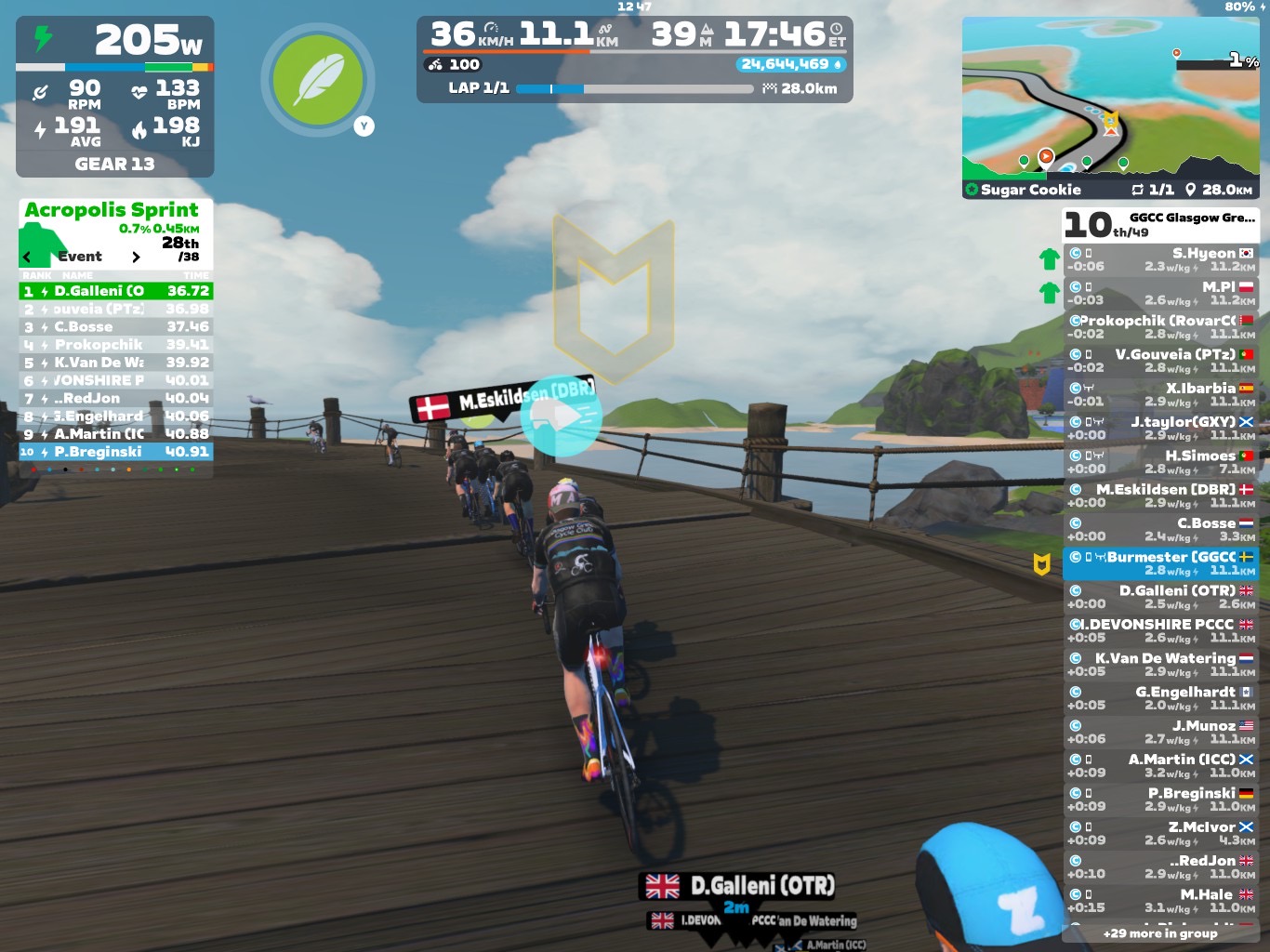Choose J.Munoz in the nearby riders list
This screenshot has height=952, width=1270.
(x=1160, y=732)
